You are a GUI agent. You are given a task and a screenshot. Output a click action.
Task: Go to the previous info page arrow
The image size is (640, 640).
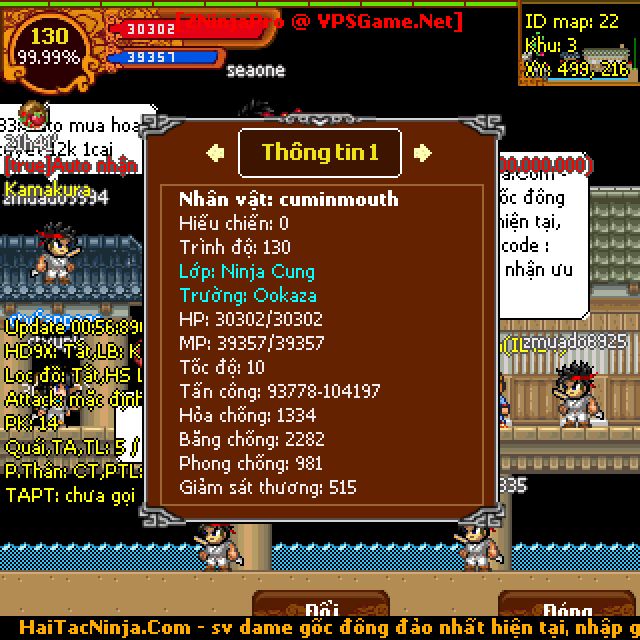[215, 153]
